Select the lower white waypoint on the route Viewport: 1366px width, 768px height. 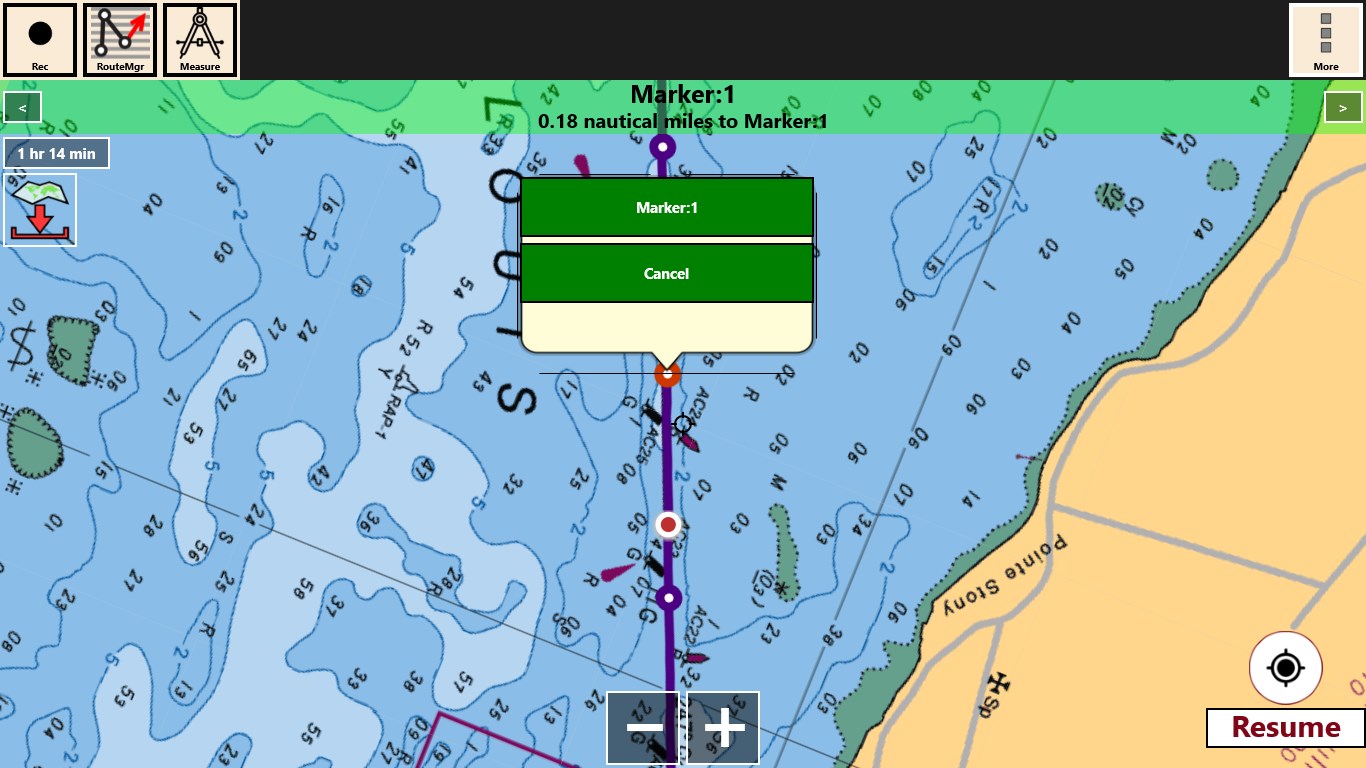point(666,597)
